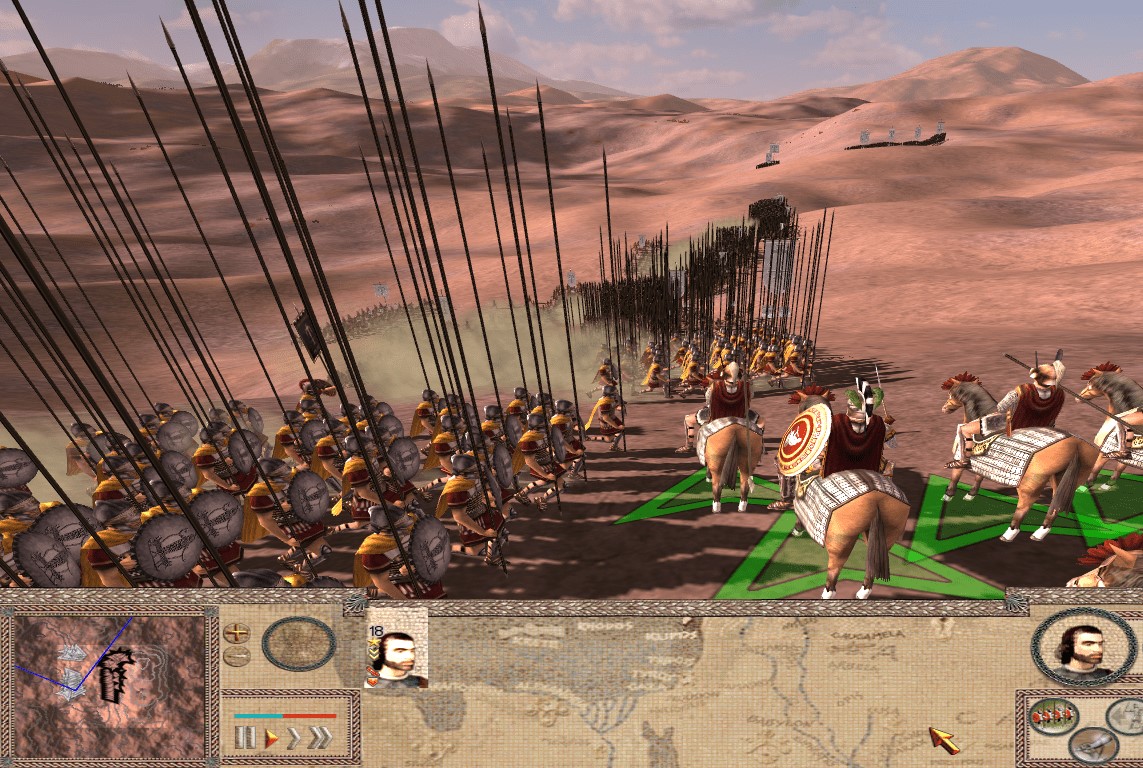The width and height of the screenshot is (1143, 768).
Task: Set battle to triple fastest speed
Action: point(320,738)
